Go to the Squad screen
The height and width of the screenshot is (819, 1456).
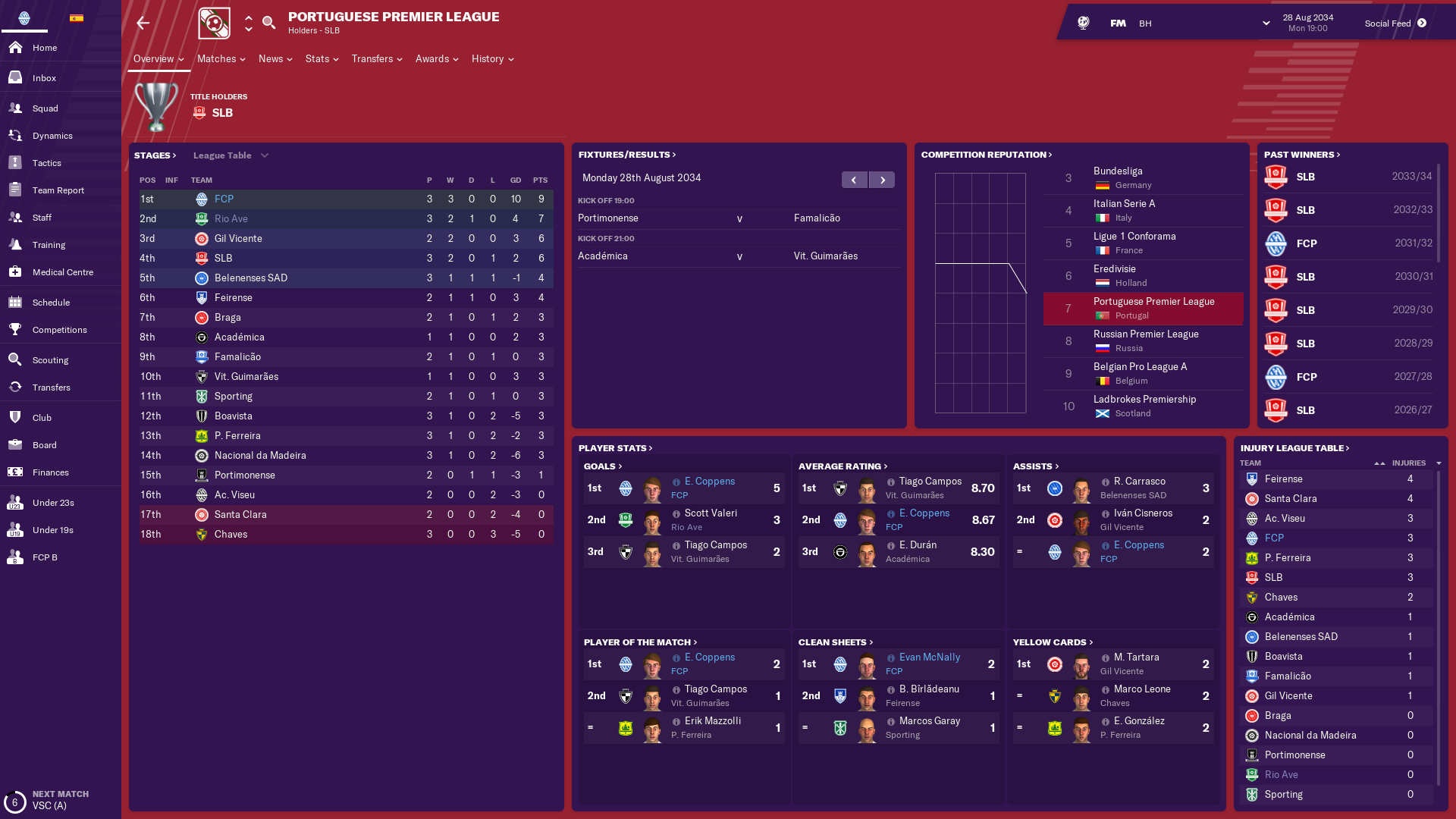point(45,108)
